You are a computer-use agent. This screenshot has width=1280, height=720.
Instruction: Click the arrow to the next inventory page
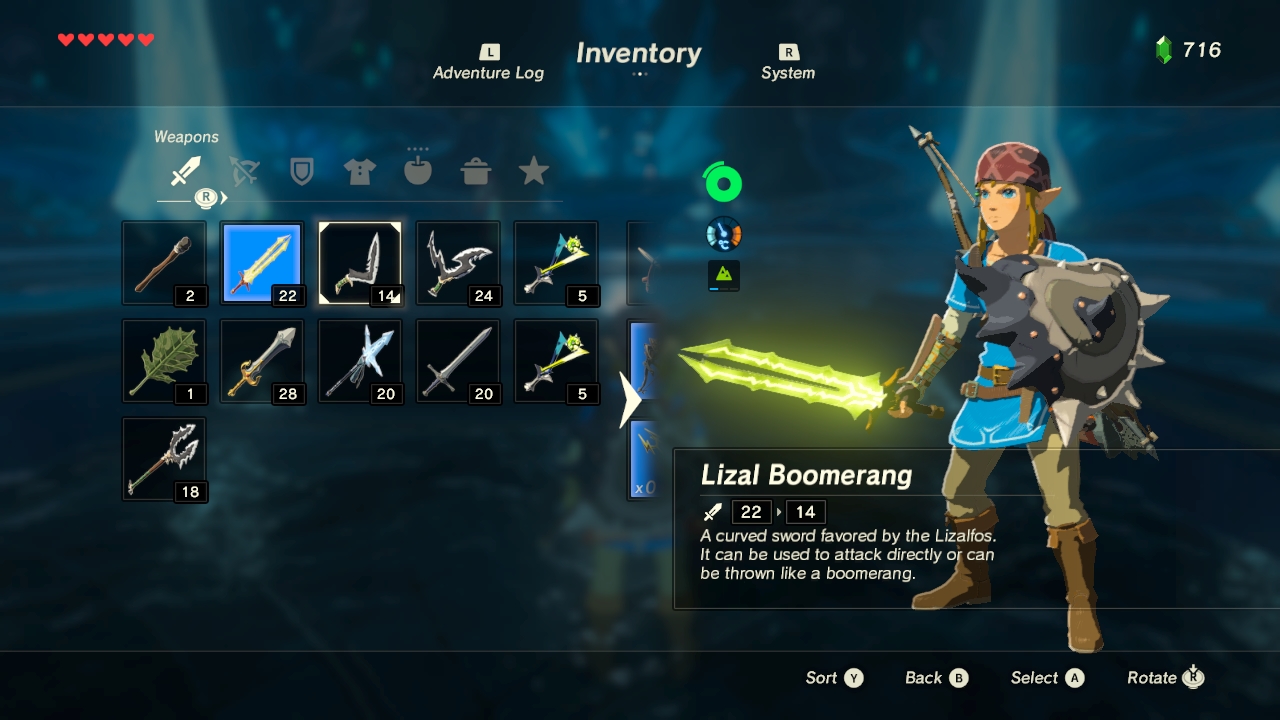(x=630, y=400)
